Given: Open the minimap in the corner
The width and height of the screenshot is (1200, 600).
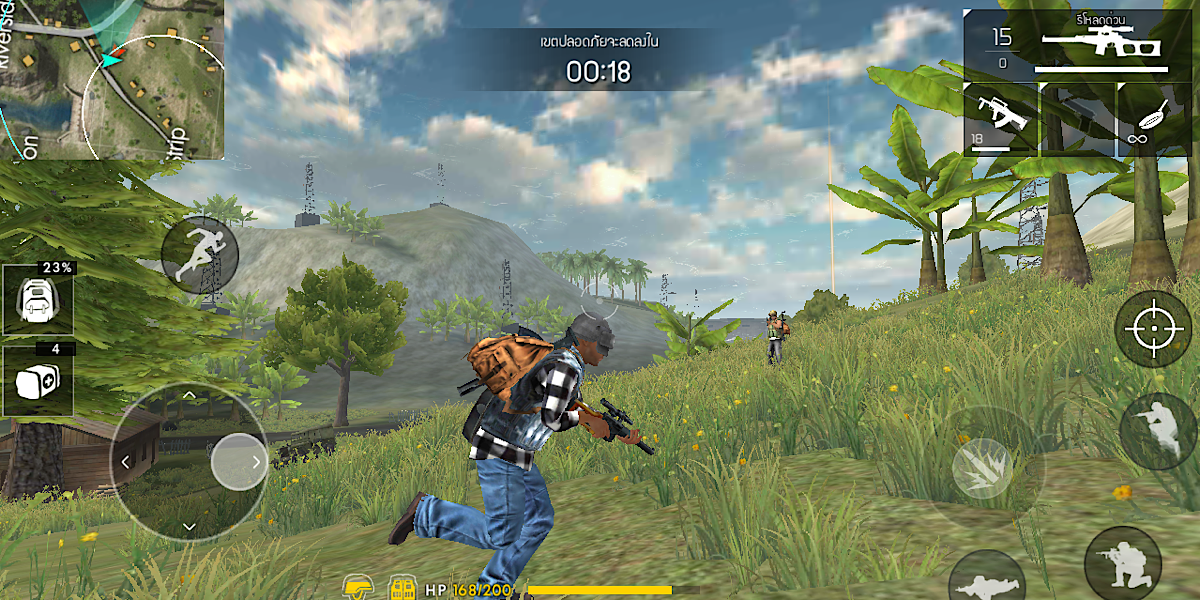Looking at the screenshot, I should [111, 78].
